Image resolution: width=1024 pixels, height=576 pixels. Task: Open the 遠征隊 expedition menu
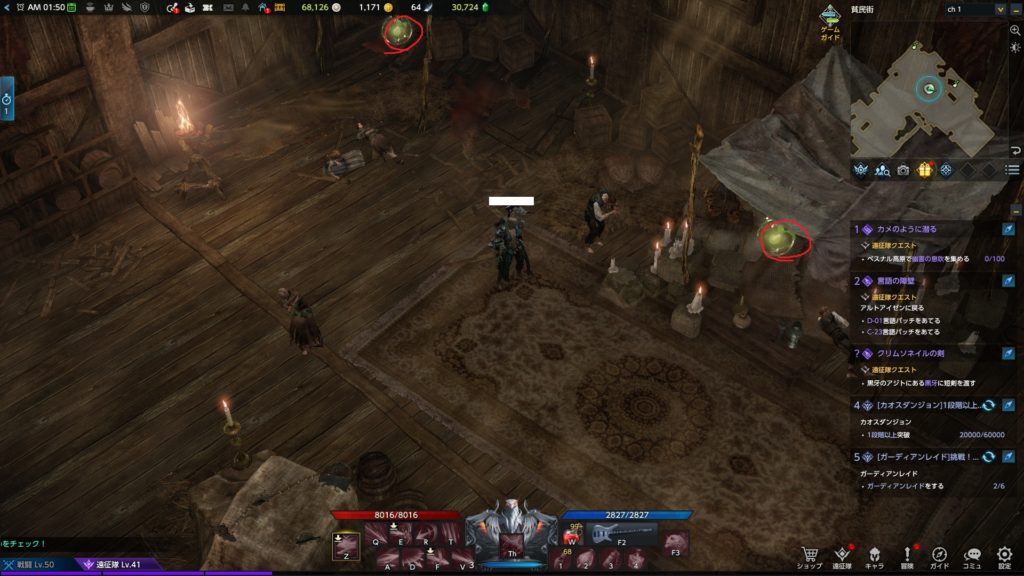[x=842, y=555]
